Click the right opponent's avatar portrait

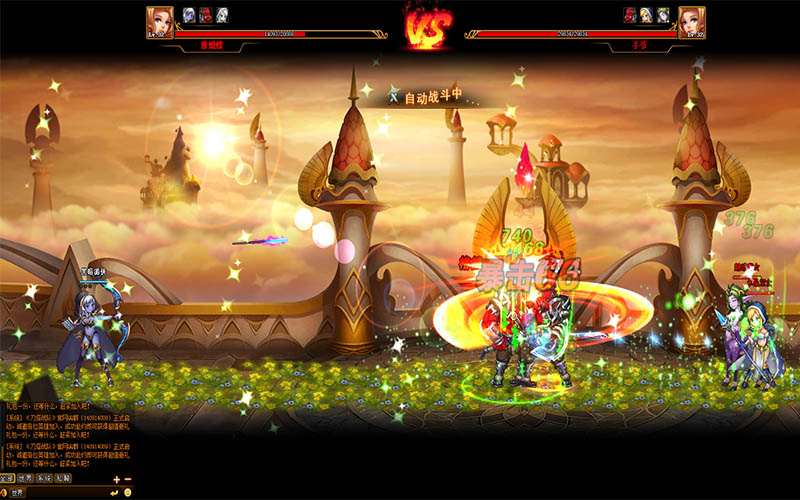pos(691,19)
